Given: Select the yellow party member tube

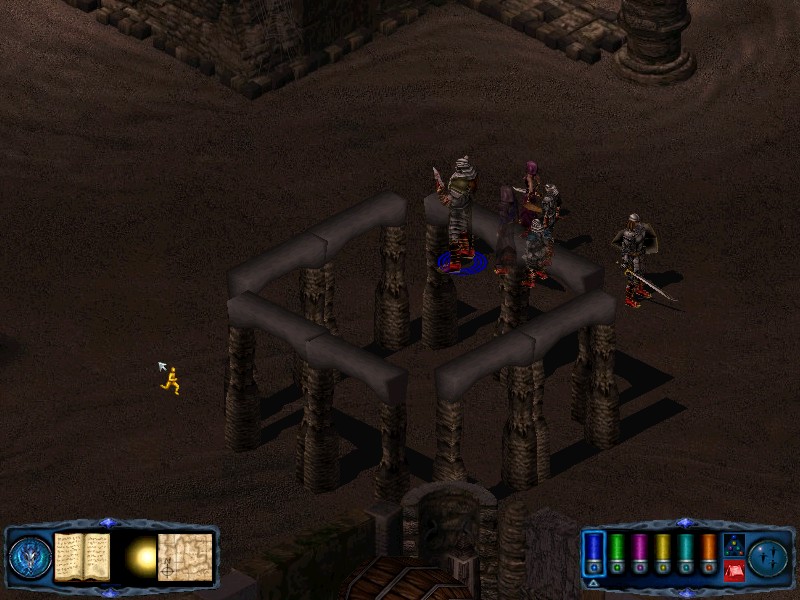Looking at the screenshot, I should tap(662, 553).
